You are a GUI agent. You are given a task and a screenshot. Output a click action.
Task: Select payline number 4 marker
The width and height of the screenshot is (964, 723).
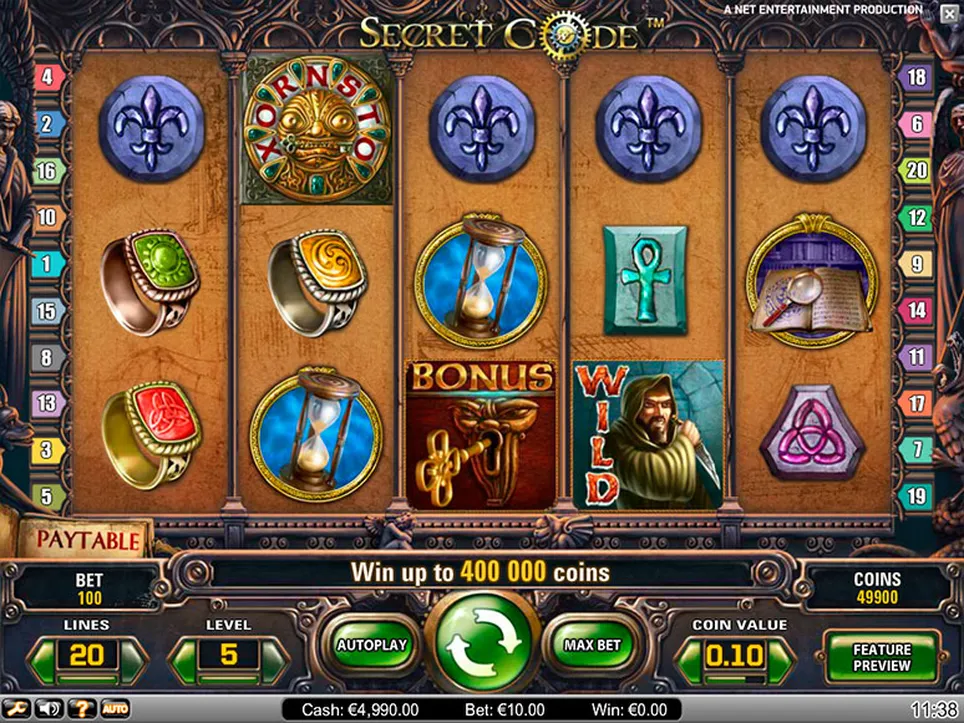point(47,77)
